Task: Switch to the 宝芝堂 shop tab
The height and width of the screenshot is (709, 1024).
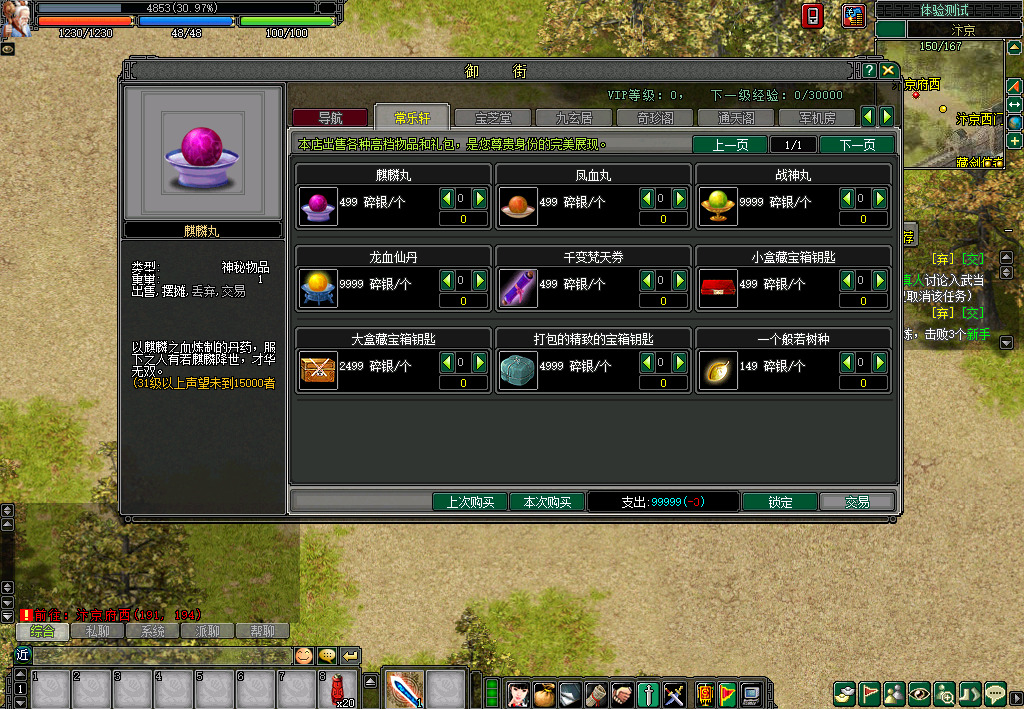Action: 492,118
